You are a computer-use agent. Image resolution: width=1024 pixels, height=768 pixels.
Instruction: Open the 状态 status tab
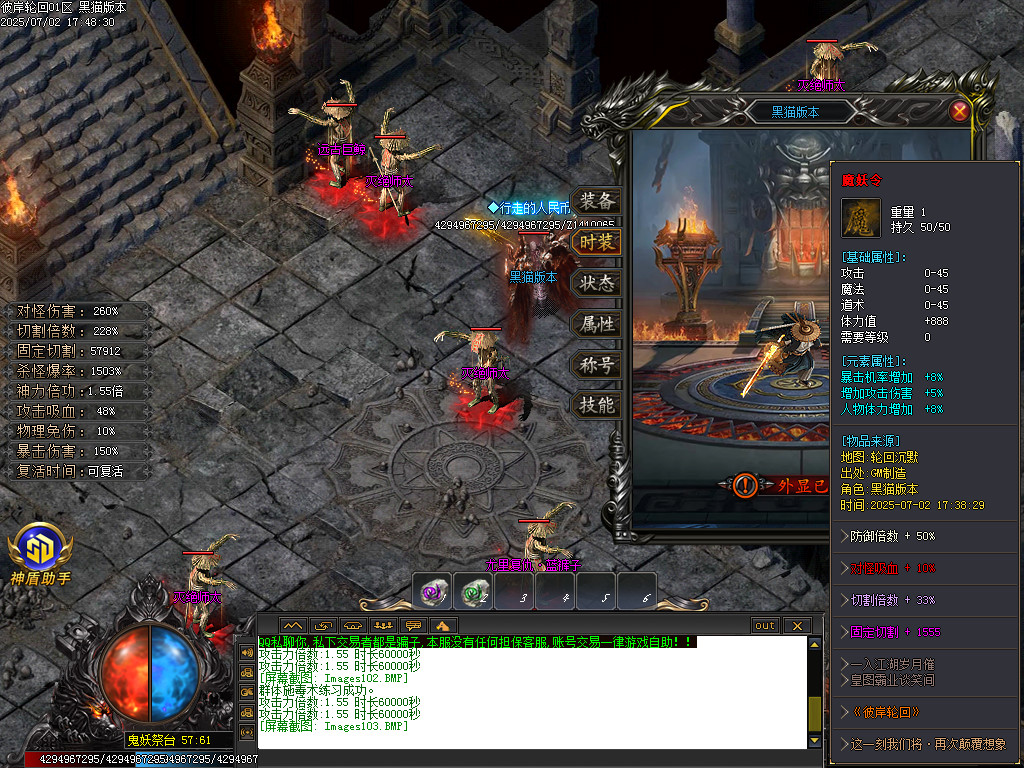point(596,283)
